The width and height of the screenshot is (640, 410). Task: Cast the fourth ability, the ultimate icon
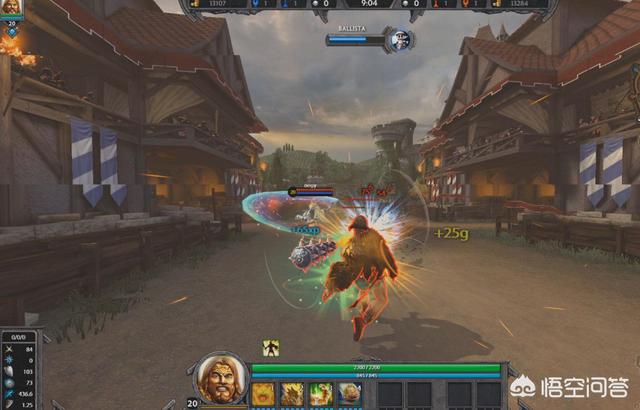coord(350,394)
